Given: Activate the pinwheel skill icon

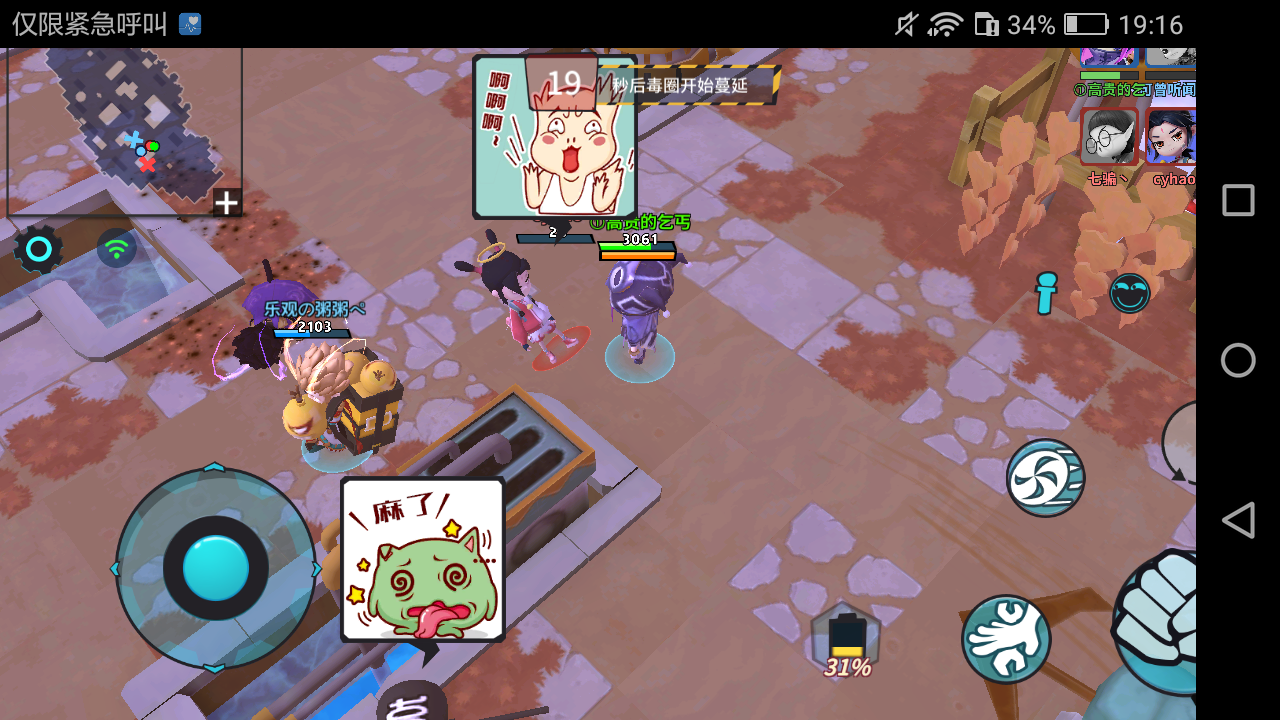Looking at the screenshot, I should pyautogui.click(x=1045, y=478).
